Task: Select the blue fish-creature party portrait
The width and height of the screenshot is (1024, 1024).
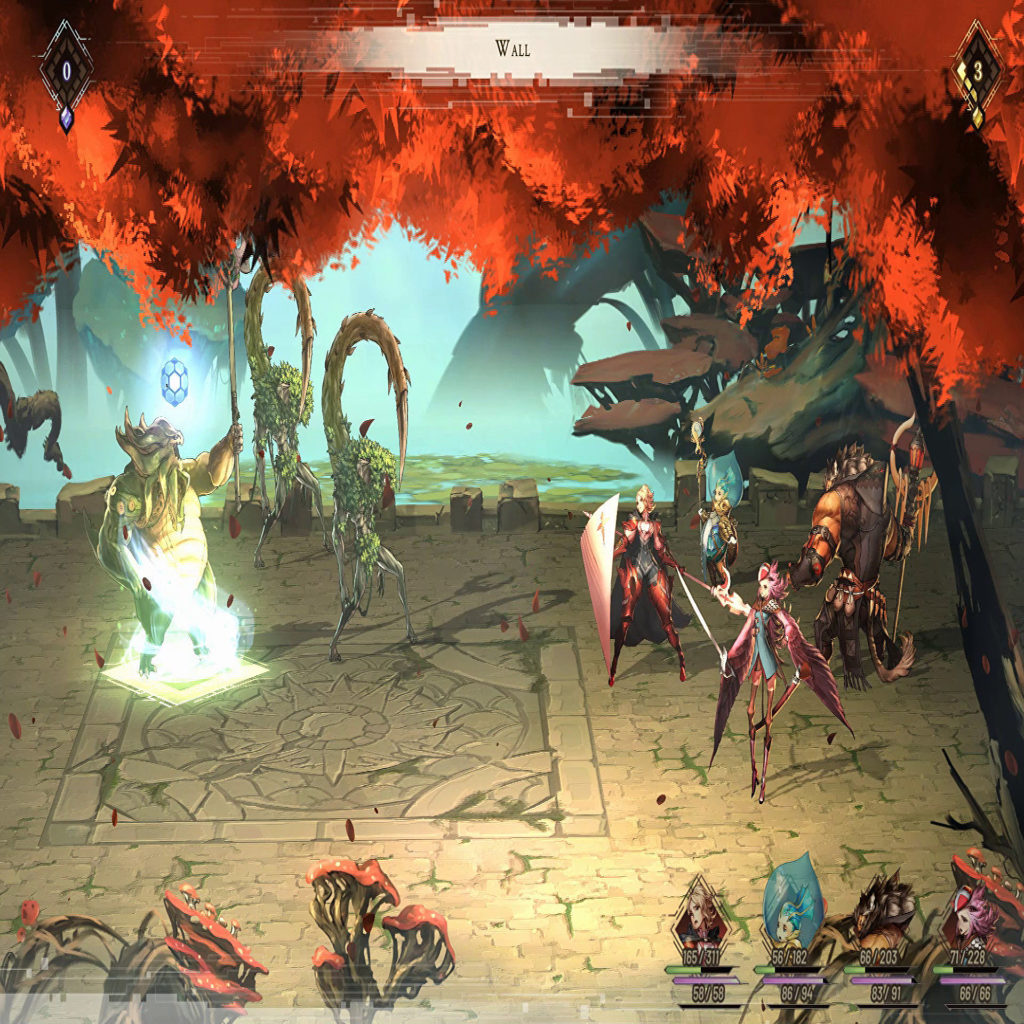Action: (791, 912)
